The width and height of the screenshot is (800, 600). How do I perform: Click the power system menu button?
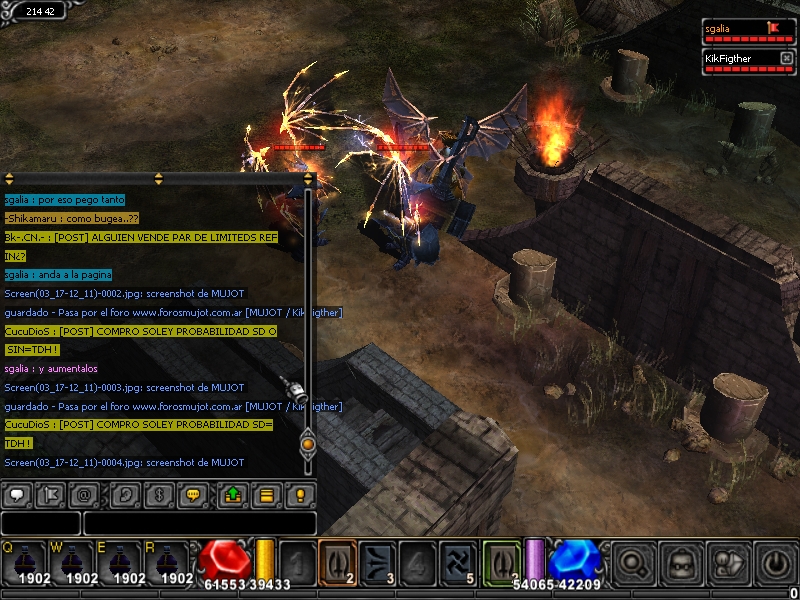pyautogui.click(x=776, y=564)
